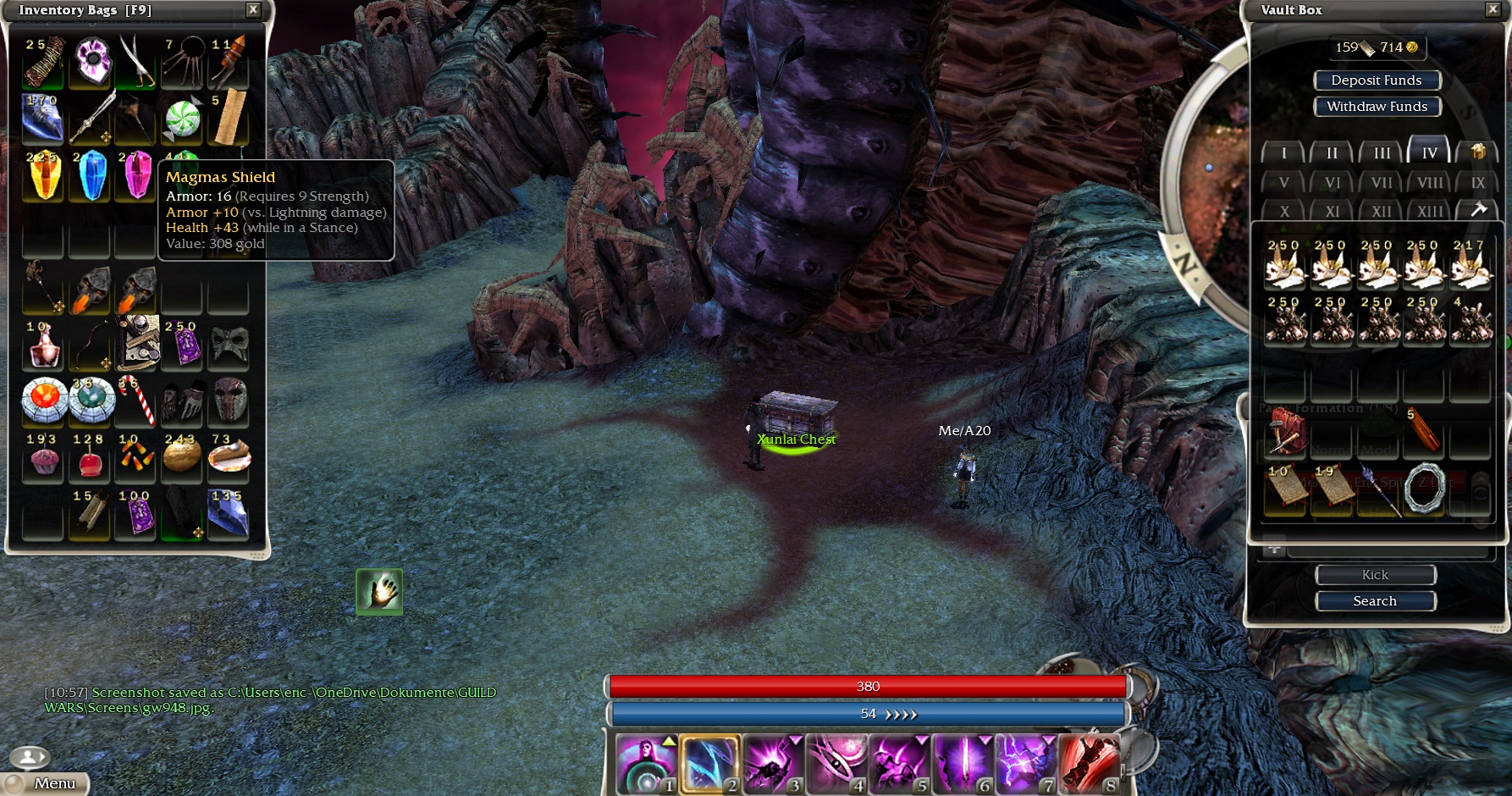Select vault tab XIII
The image size is (1512, 796).
1430,212
